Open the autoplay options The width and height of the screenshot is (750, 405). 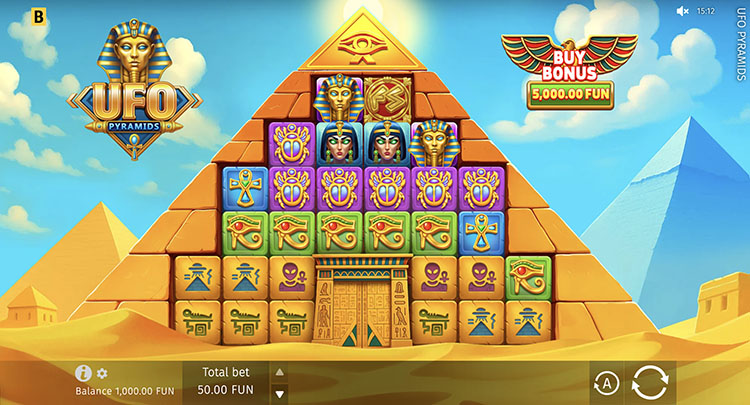pos(605,384)
